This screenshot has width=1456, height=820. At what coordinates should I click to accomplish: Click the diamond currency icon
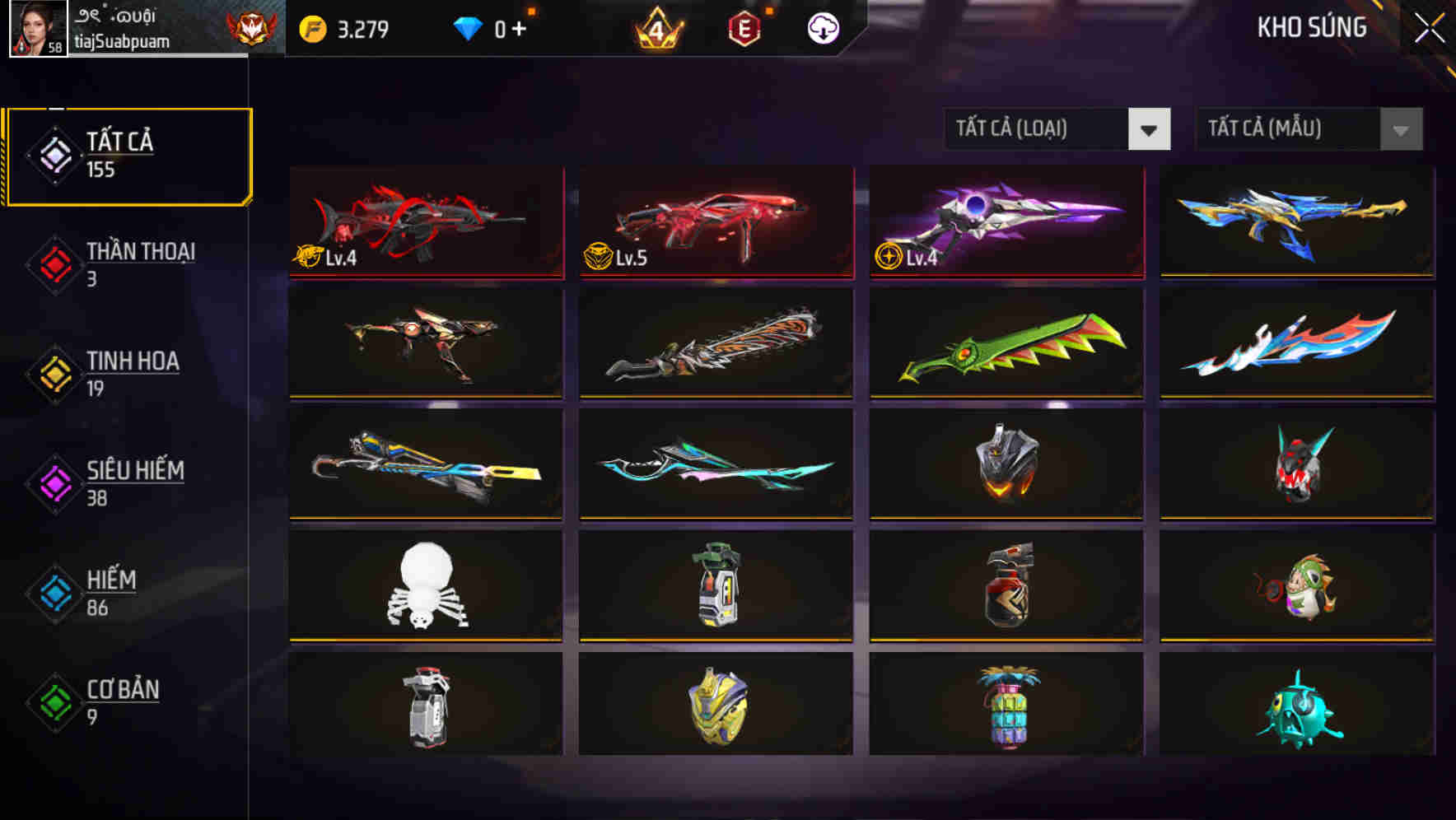coord(468,27)
